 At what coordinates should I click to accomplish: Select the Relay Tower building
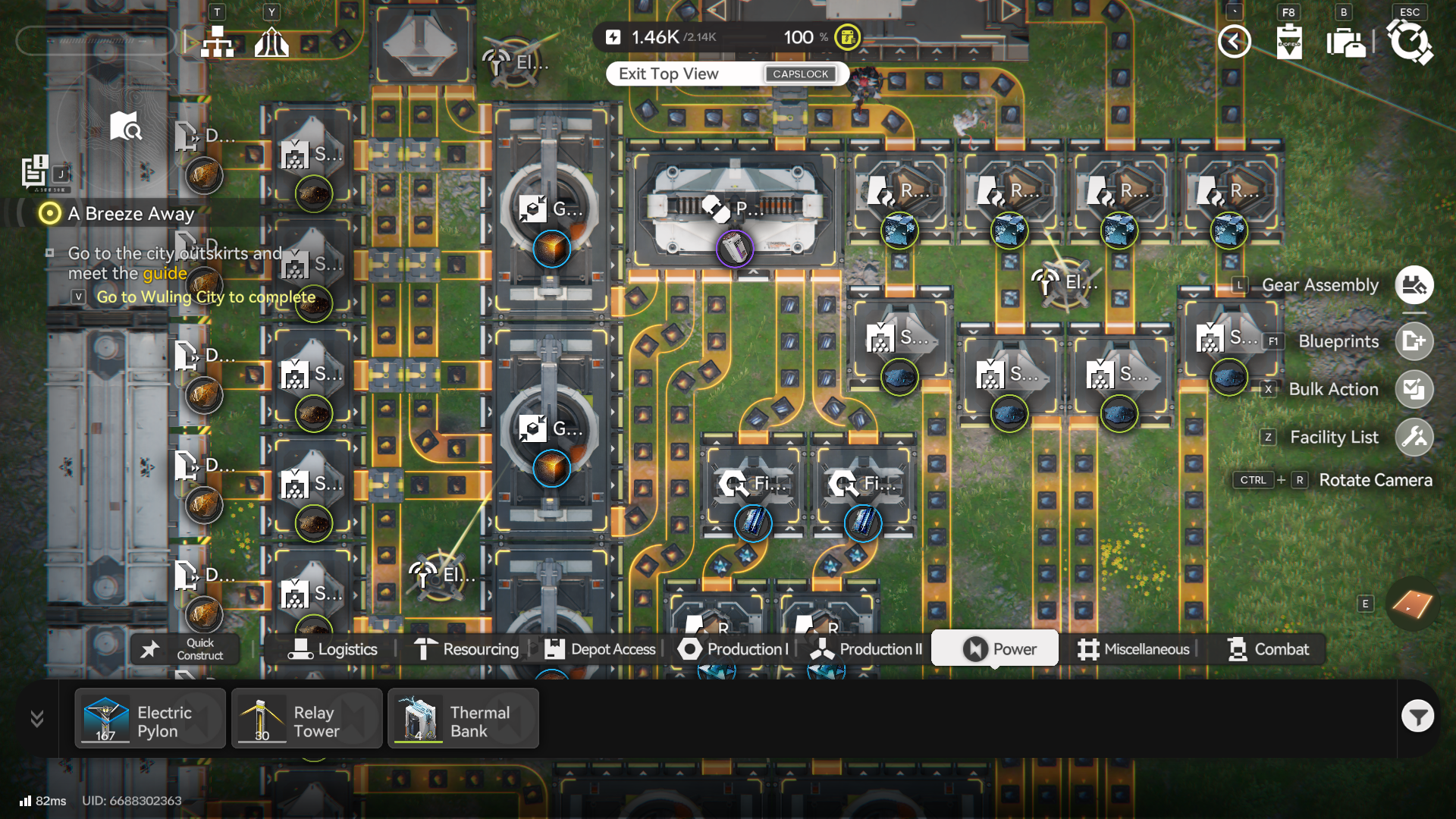pos(307,719)
